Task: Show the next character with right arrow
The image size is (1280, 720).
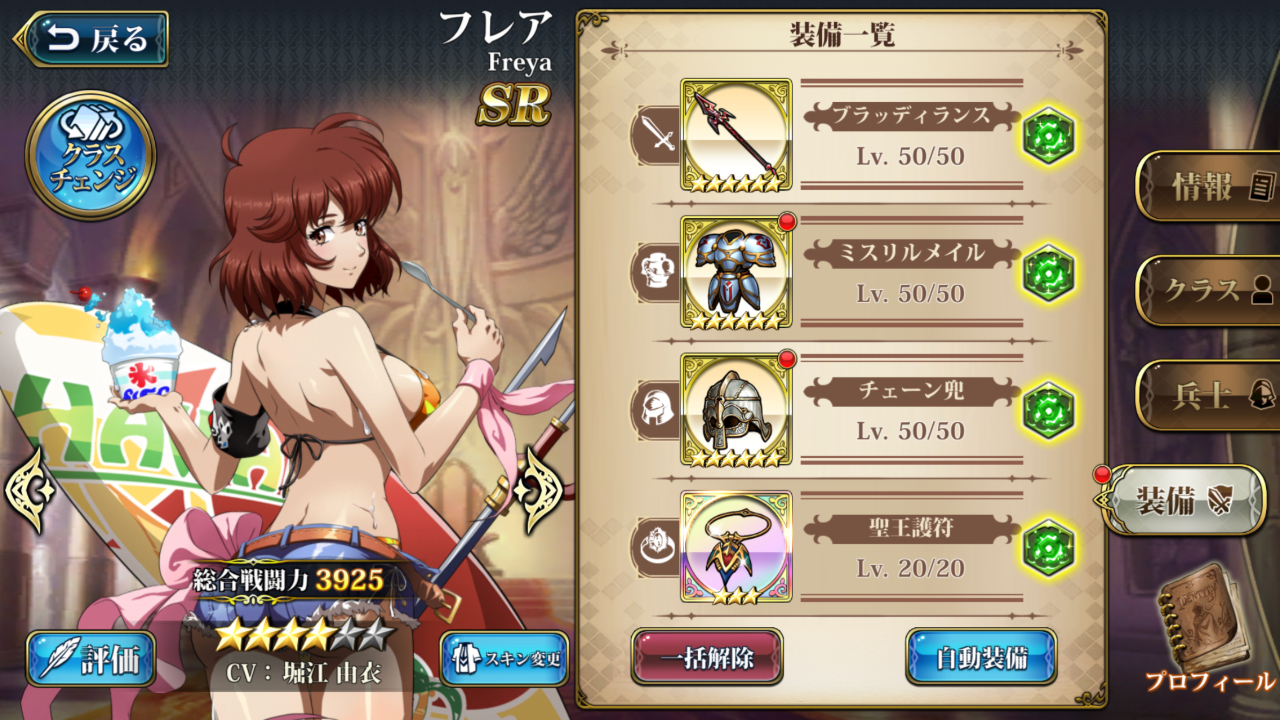Action: pos(541,489)
